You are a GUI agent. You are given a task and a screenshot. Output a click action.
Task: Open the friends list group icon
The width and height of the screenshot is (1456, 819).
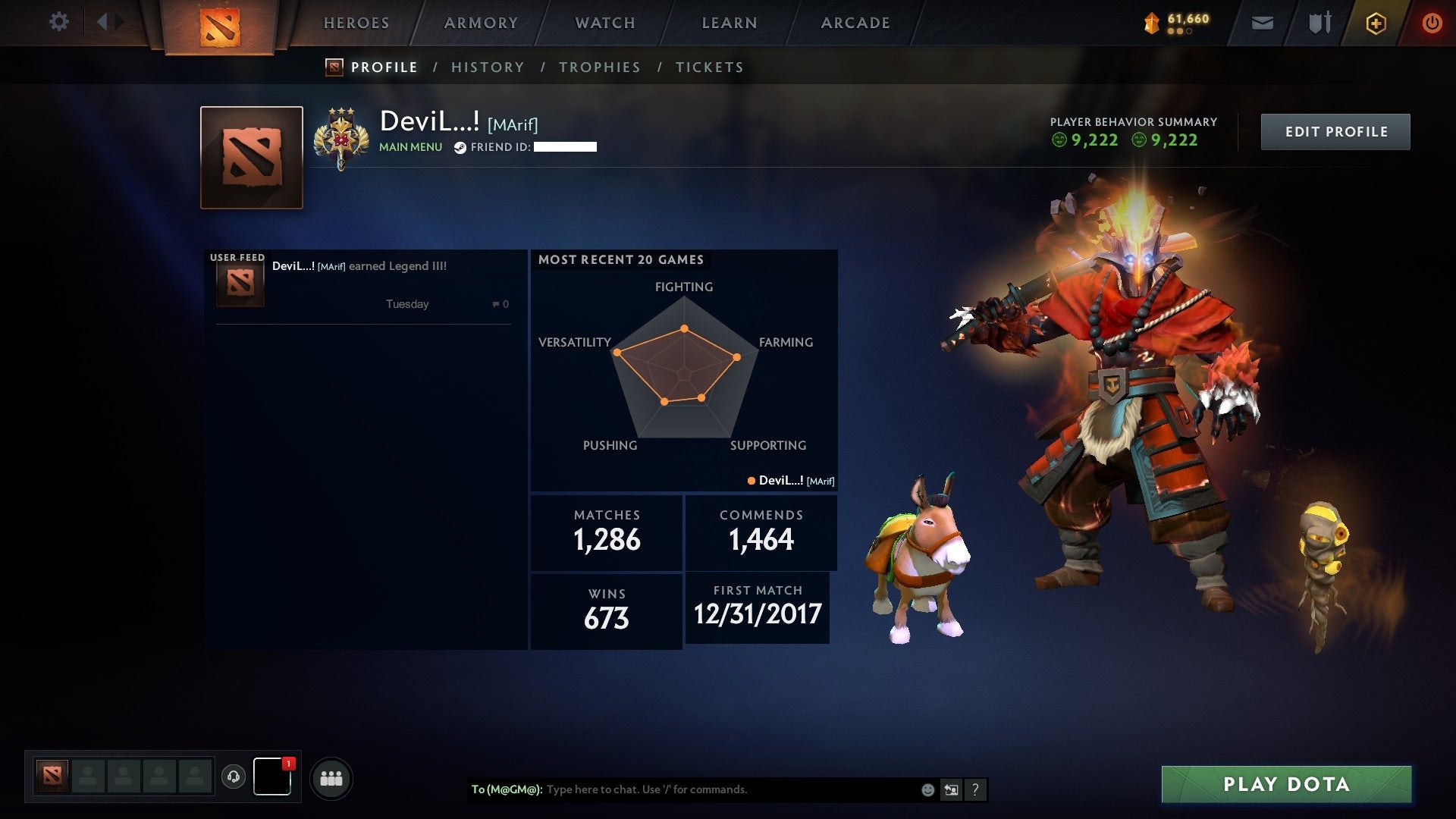[x=331, y=779]
